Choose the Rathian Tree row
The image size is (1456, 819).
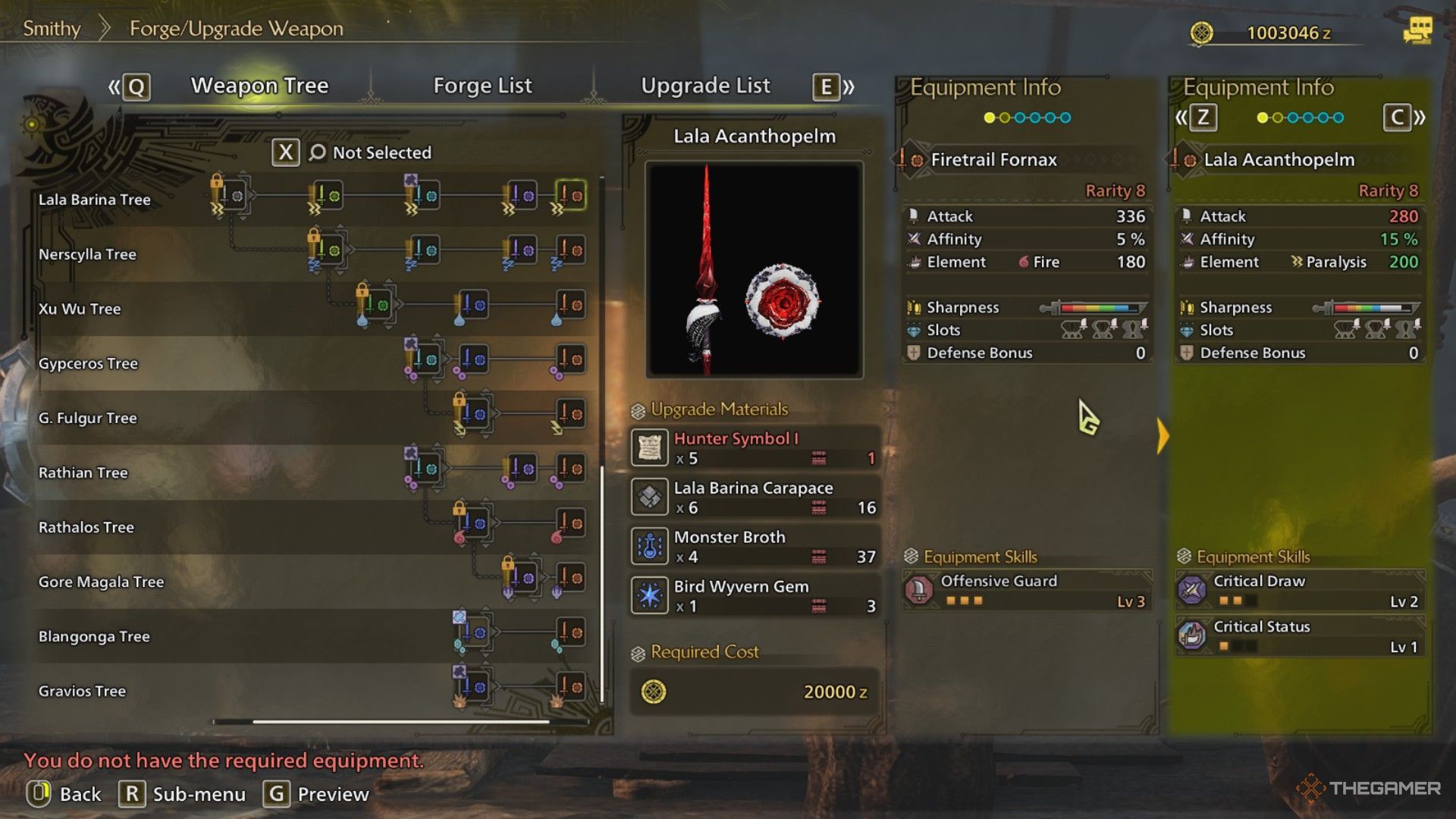[x=83, y=472]
